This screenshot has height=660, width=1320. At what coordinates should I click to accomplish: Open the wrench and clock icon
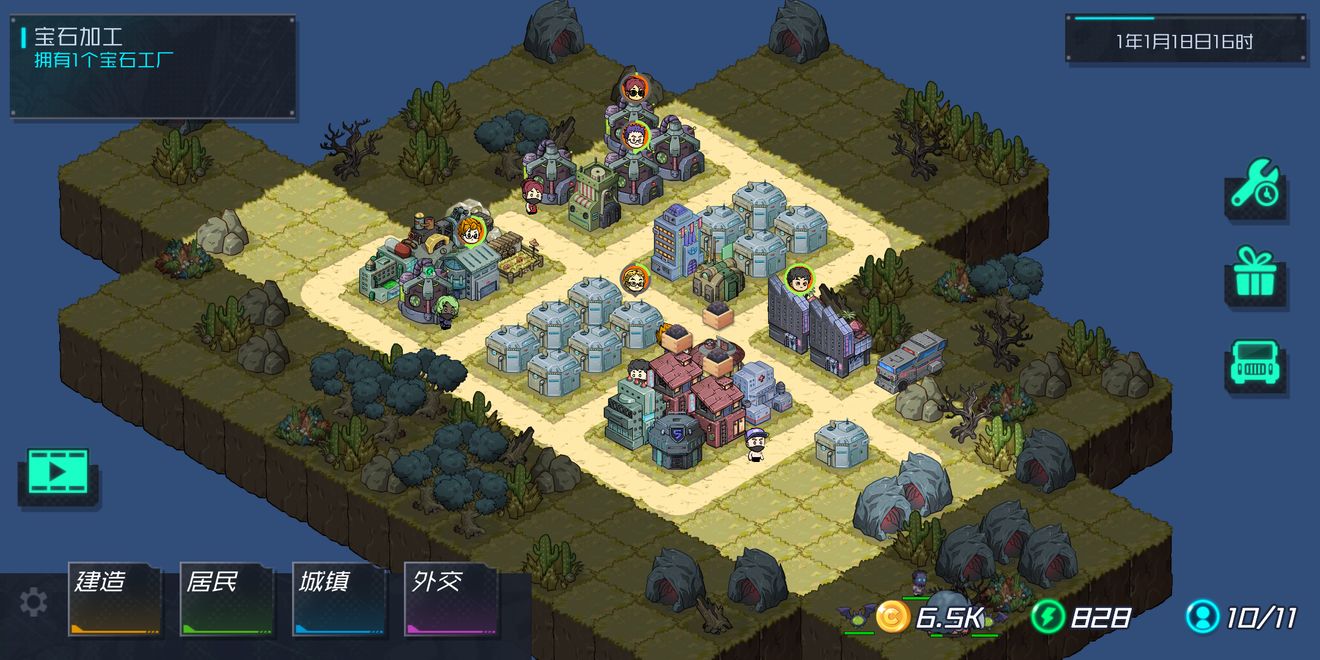pyautogui.click(x=1254, y=185)
